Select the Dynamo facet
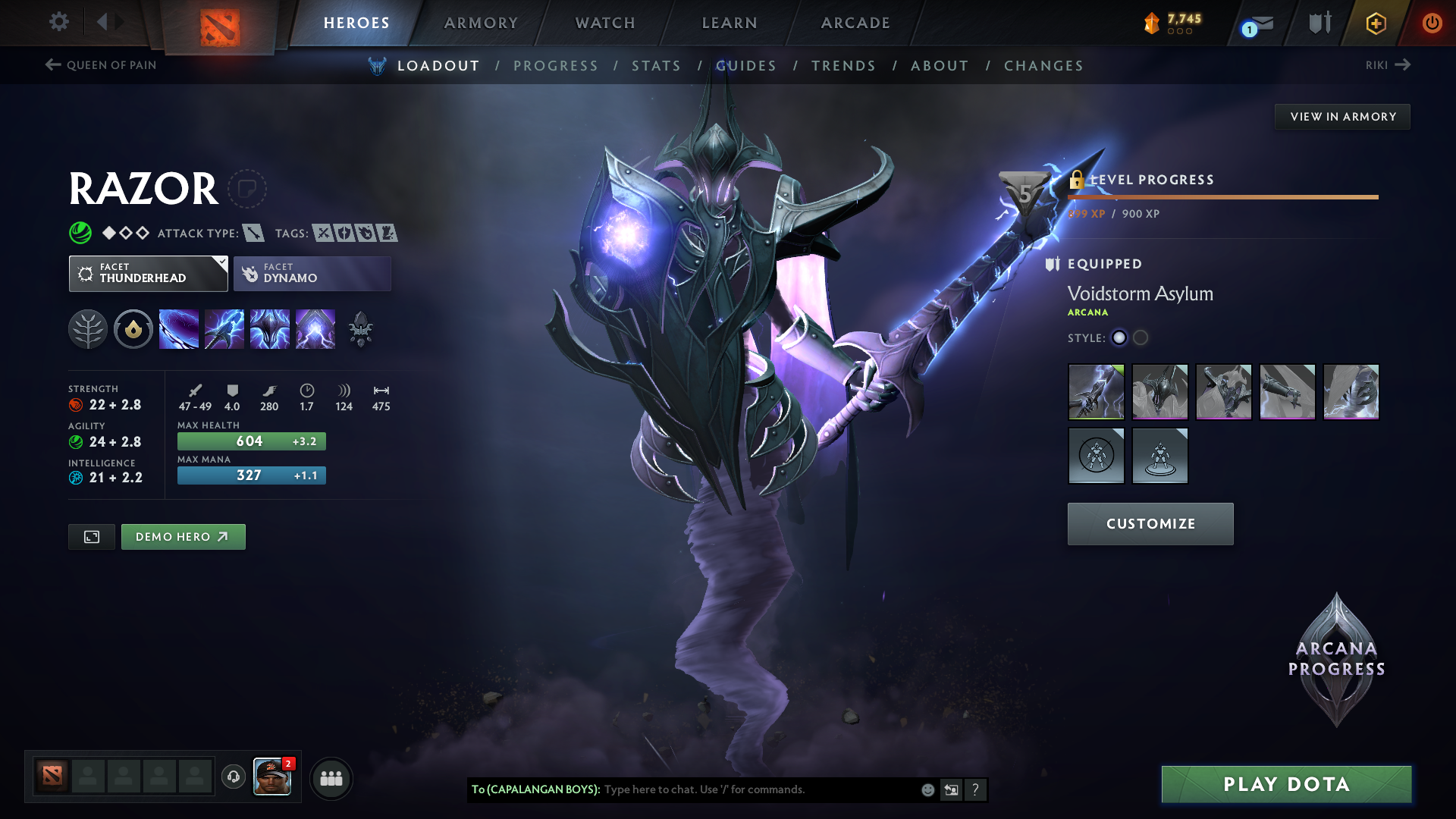The image size is (1456, 819). (x=312, y=273)
